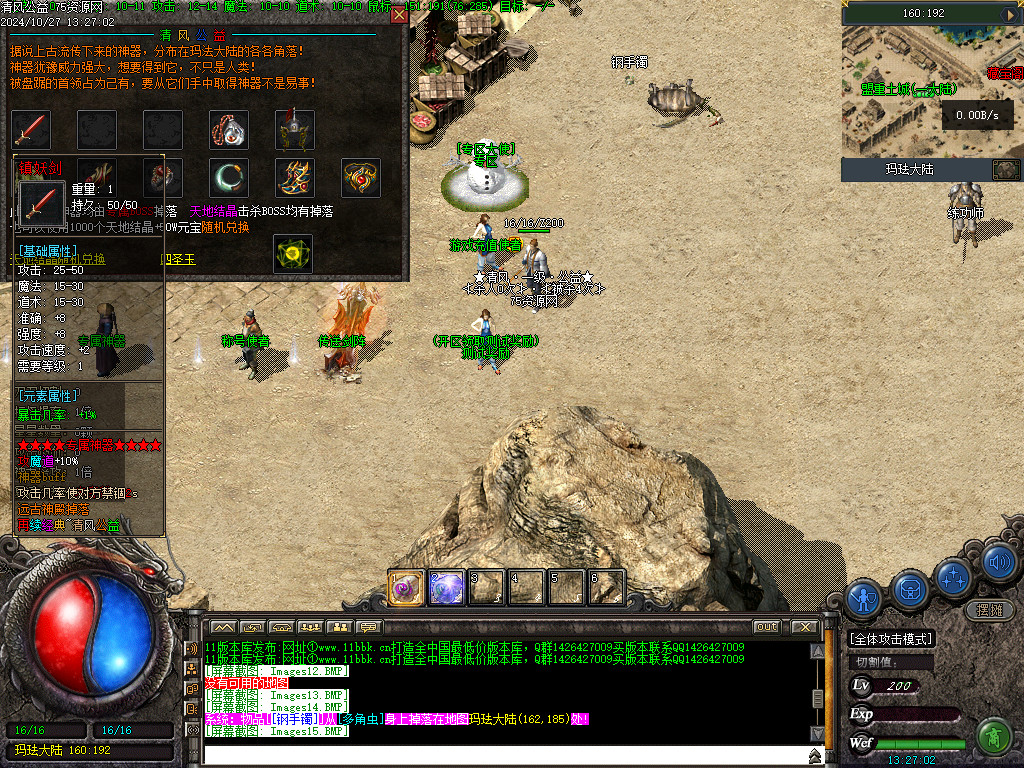This screenshot has width=1024, height=768.
Task: Open the 四圣玉 link
Action: coord(178,258)
